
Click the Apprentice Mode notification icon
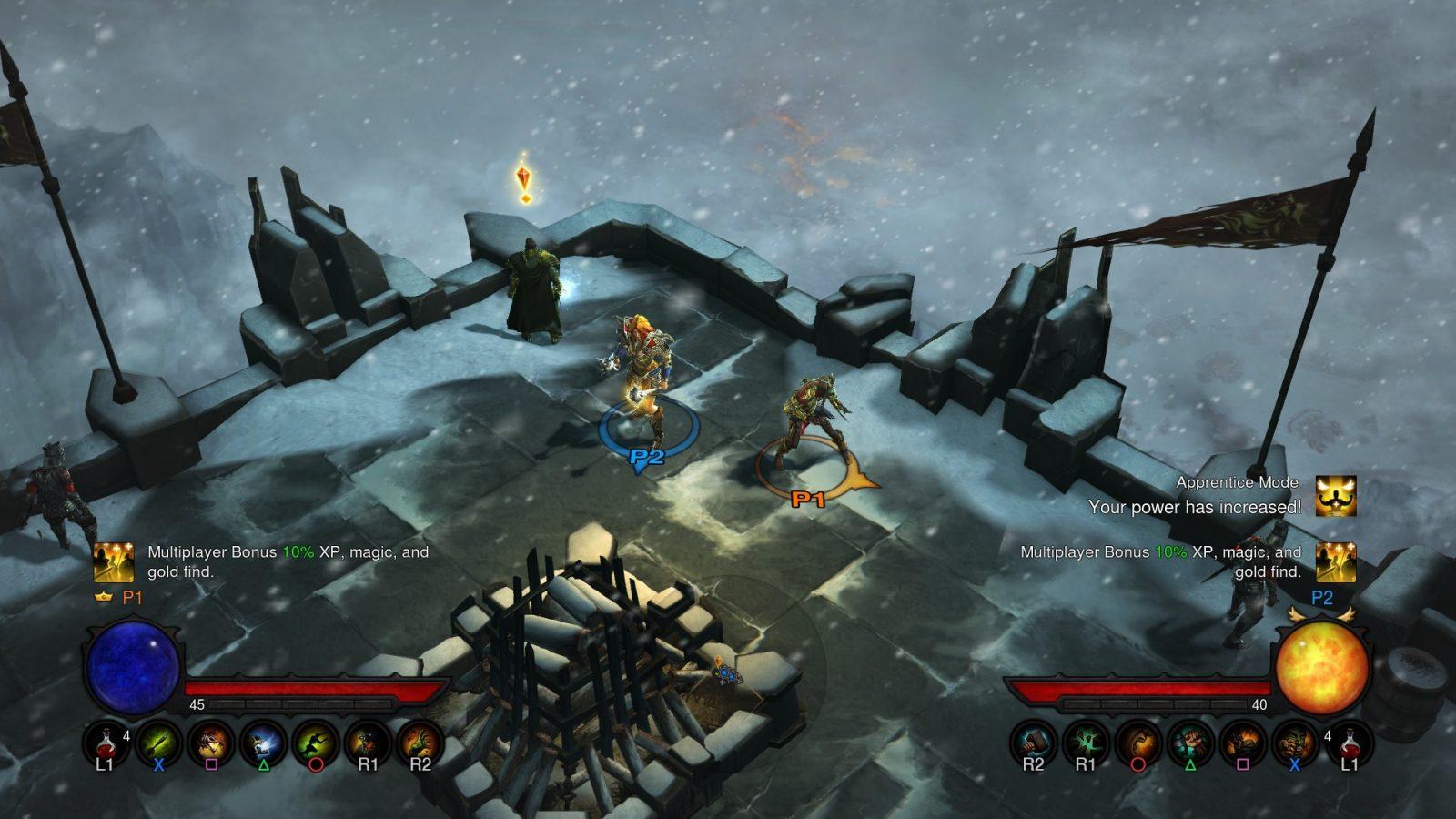(1336, 496)
